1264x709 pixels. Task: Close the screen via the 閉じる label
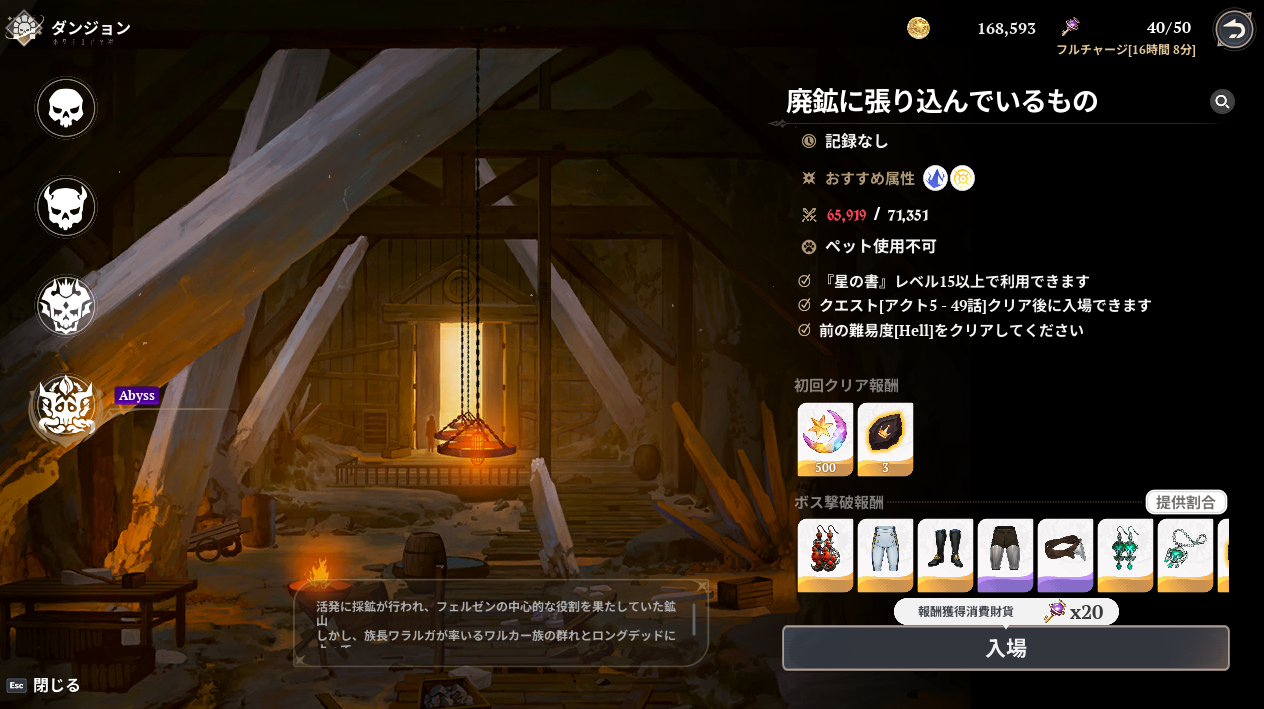[56, 685]
